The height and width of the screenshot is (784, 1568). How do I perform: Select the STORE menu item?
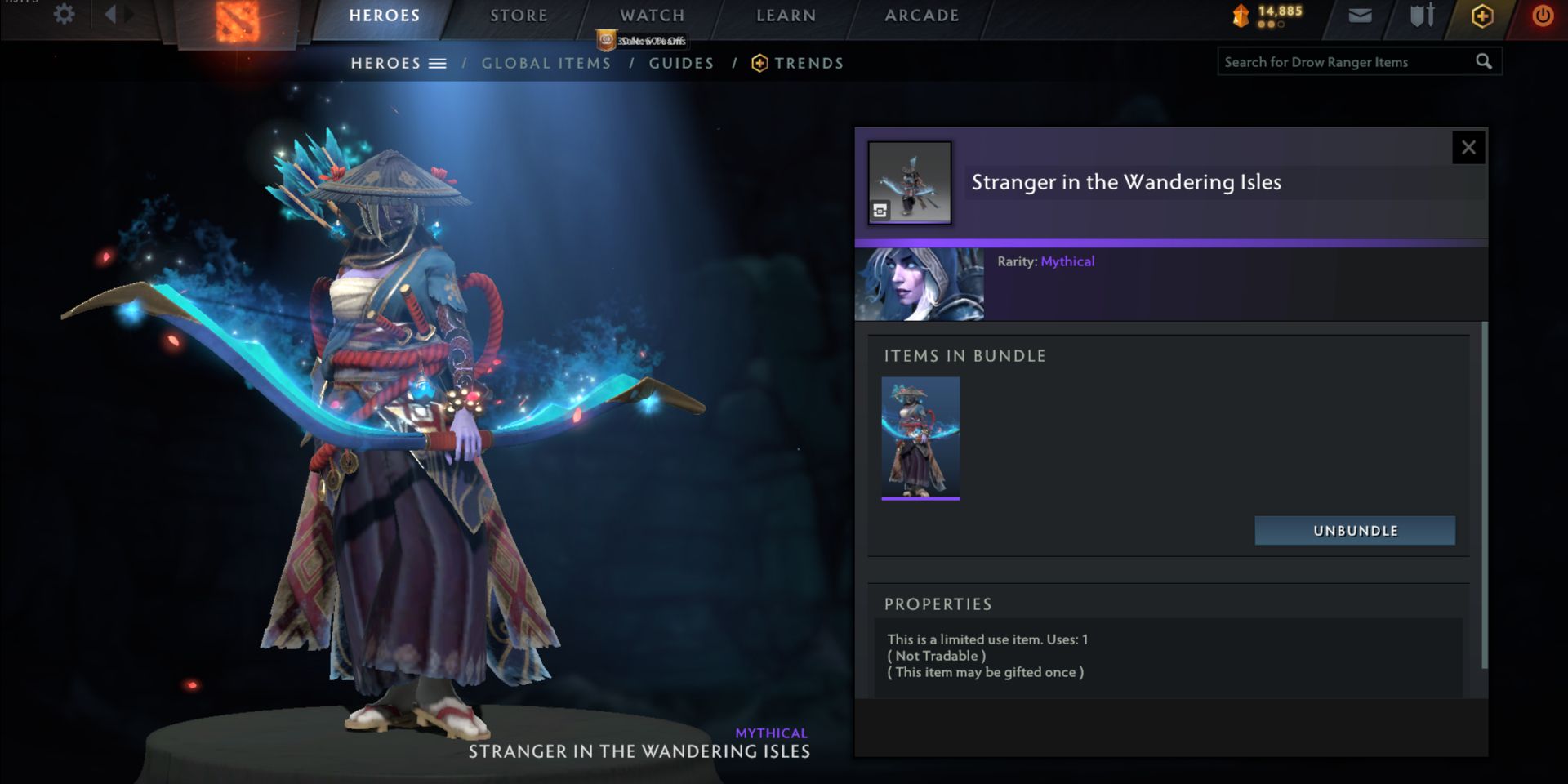pos(518,15)
